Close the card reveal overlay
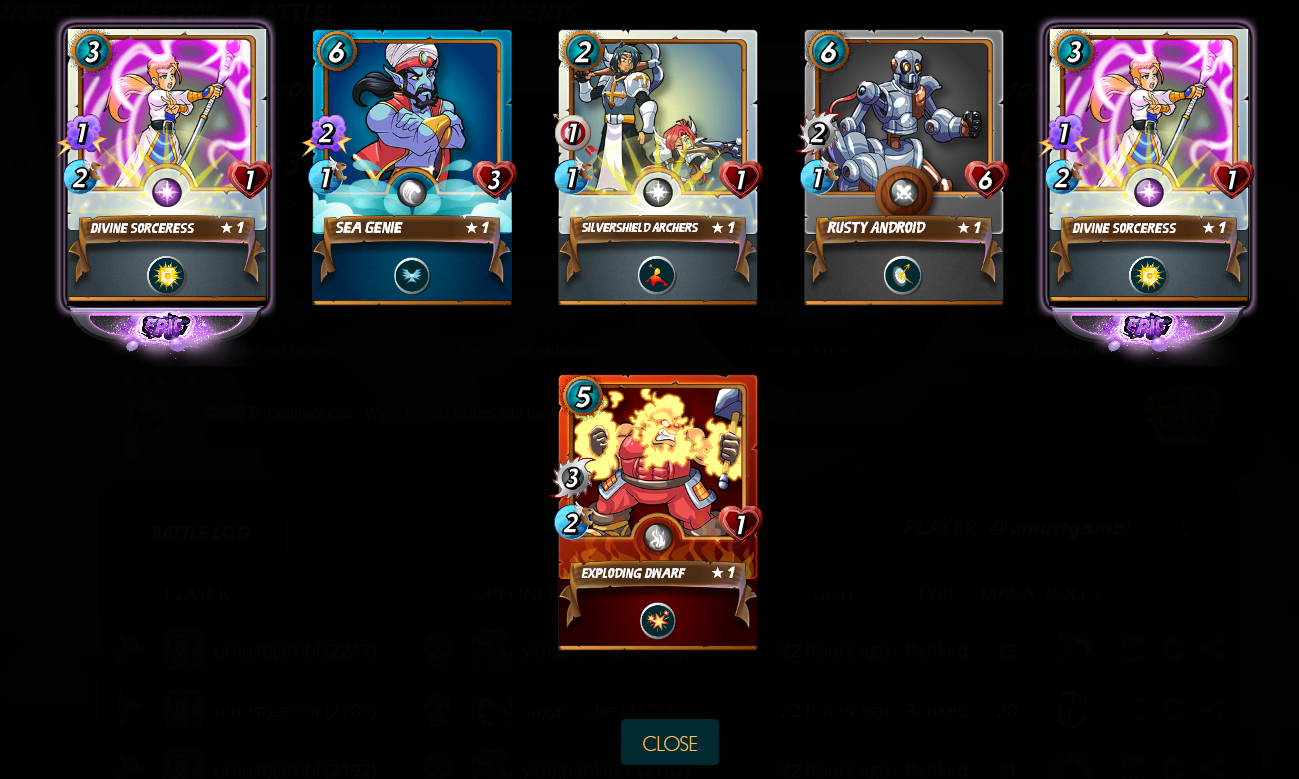The height and width of the screenshot is (779, 1299). [669, 743]
